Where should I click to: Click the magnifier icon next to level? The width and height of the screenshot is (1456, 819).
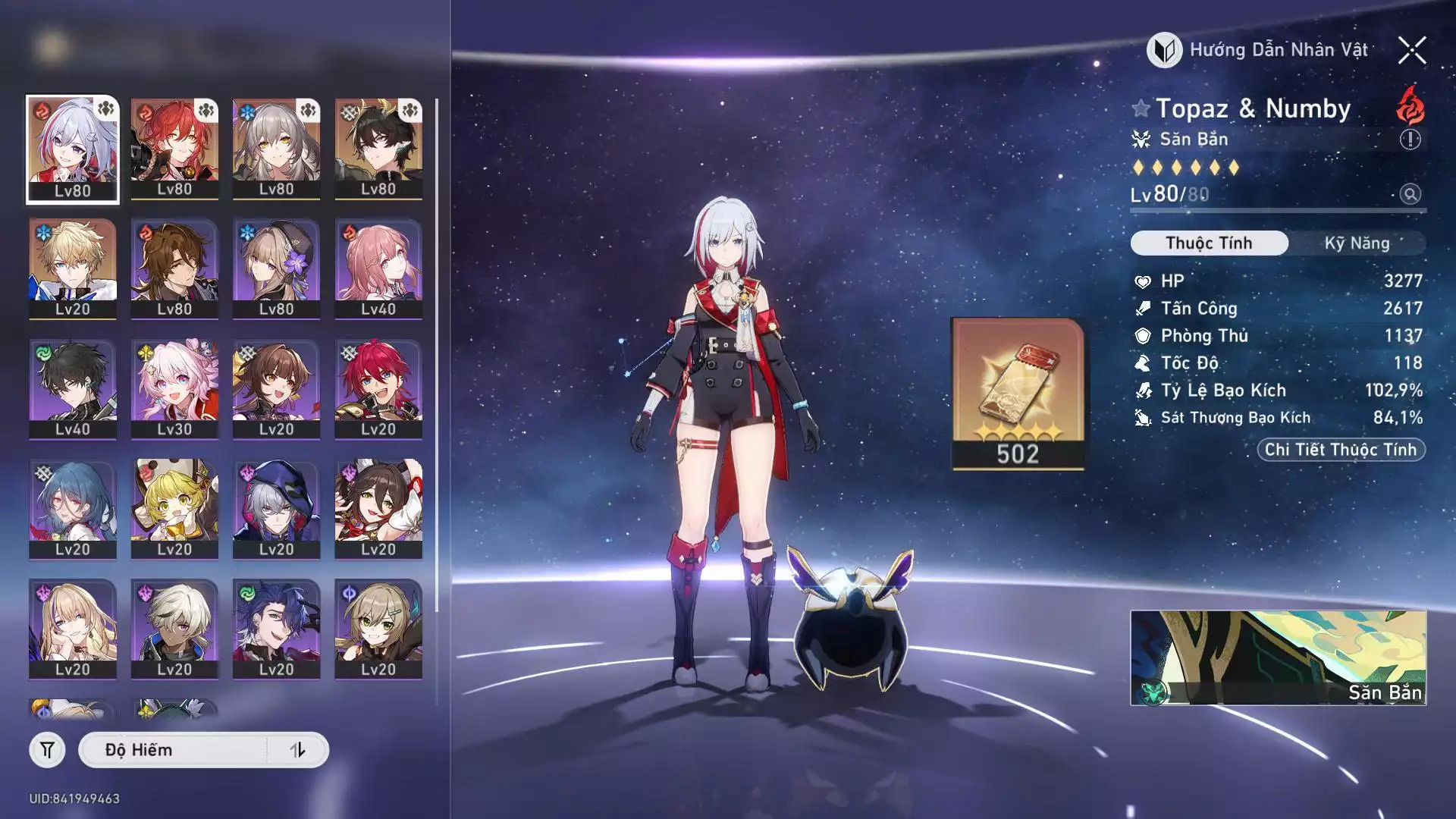pos(1410,194)
